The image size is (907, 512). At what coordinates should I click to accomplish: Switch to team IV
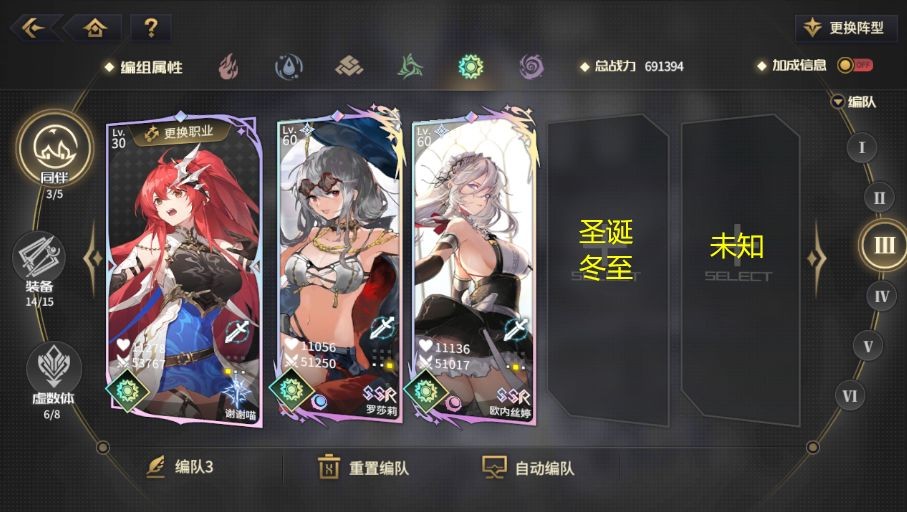[x=881, y=295]
